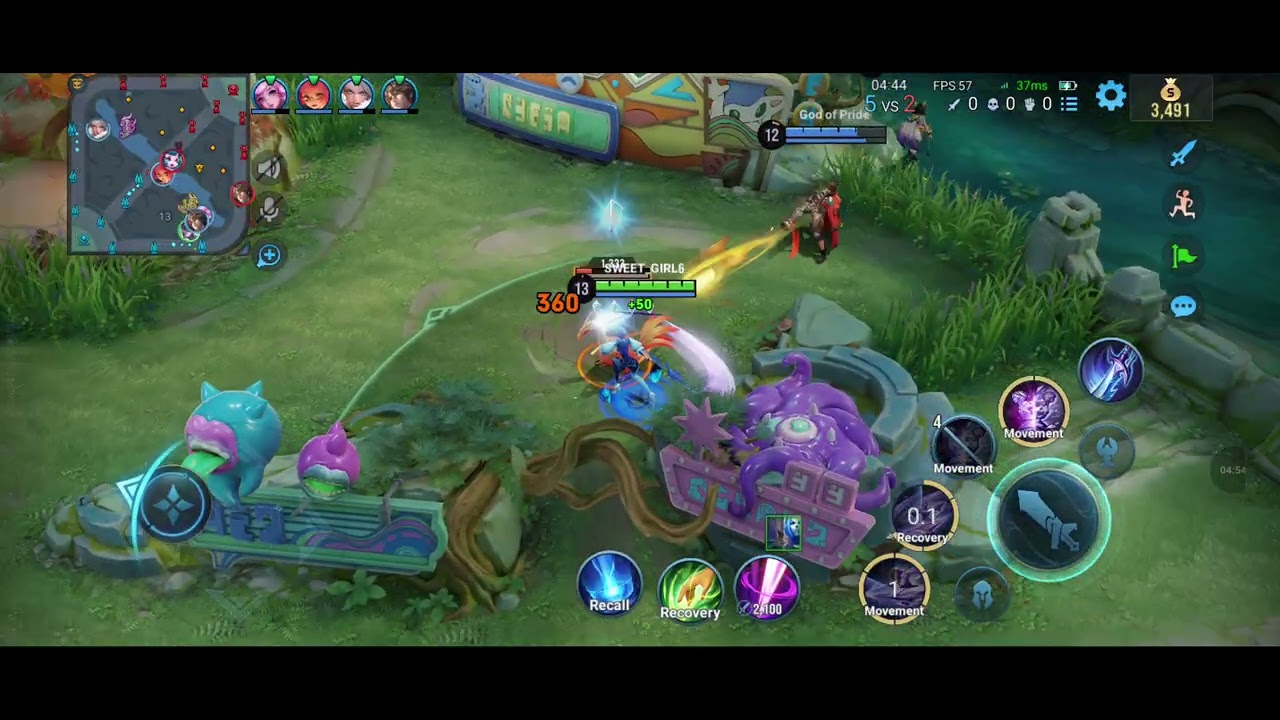Toggle the muted speaker icon
The image size is (1280, 720).
click(x=268, y=169)
